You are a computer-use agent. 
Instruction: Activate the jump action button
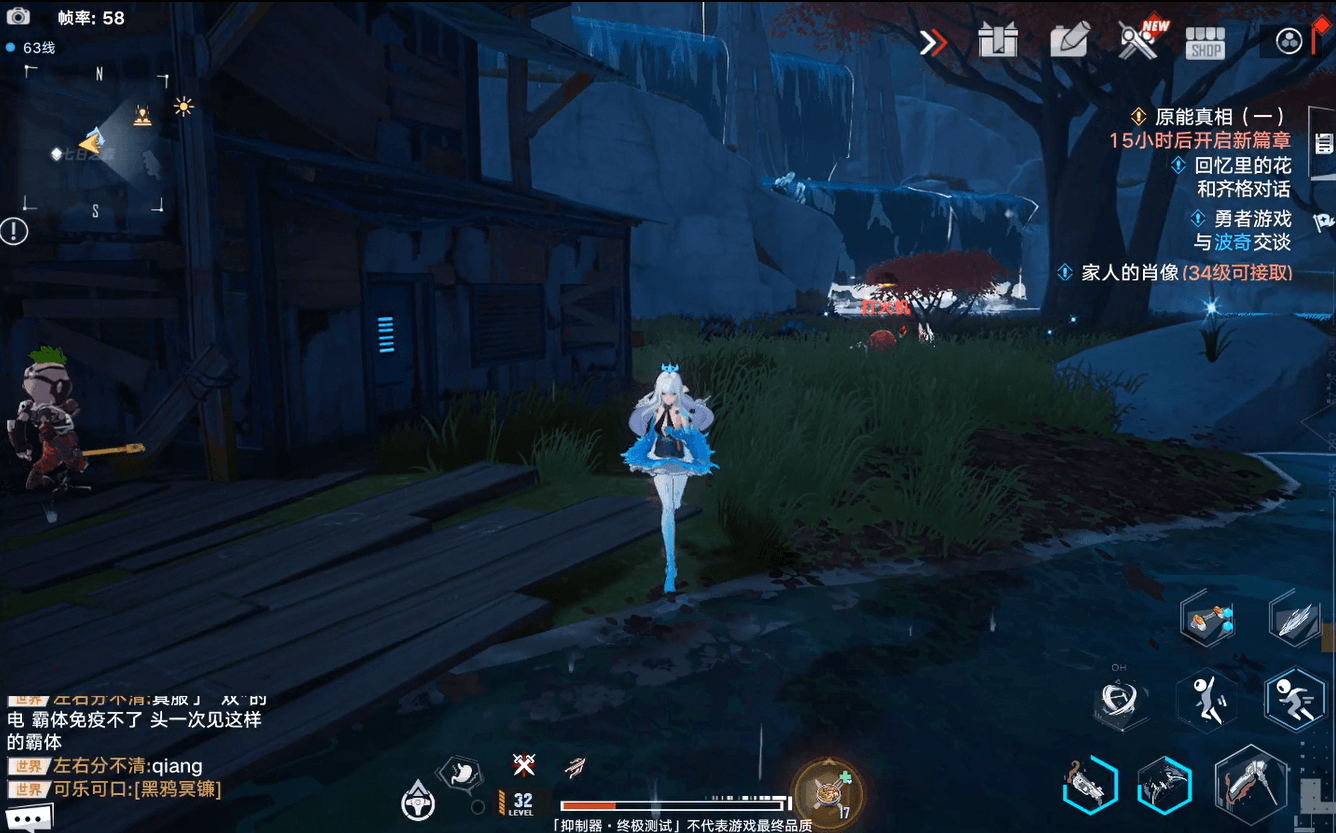coord(1206,698)
